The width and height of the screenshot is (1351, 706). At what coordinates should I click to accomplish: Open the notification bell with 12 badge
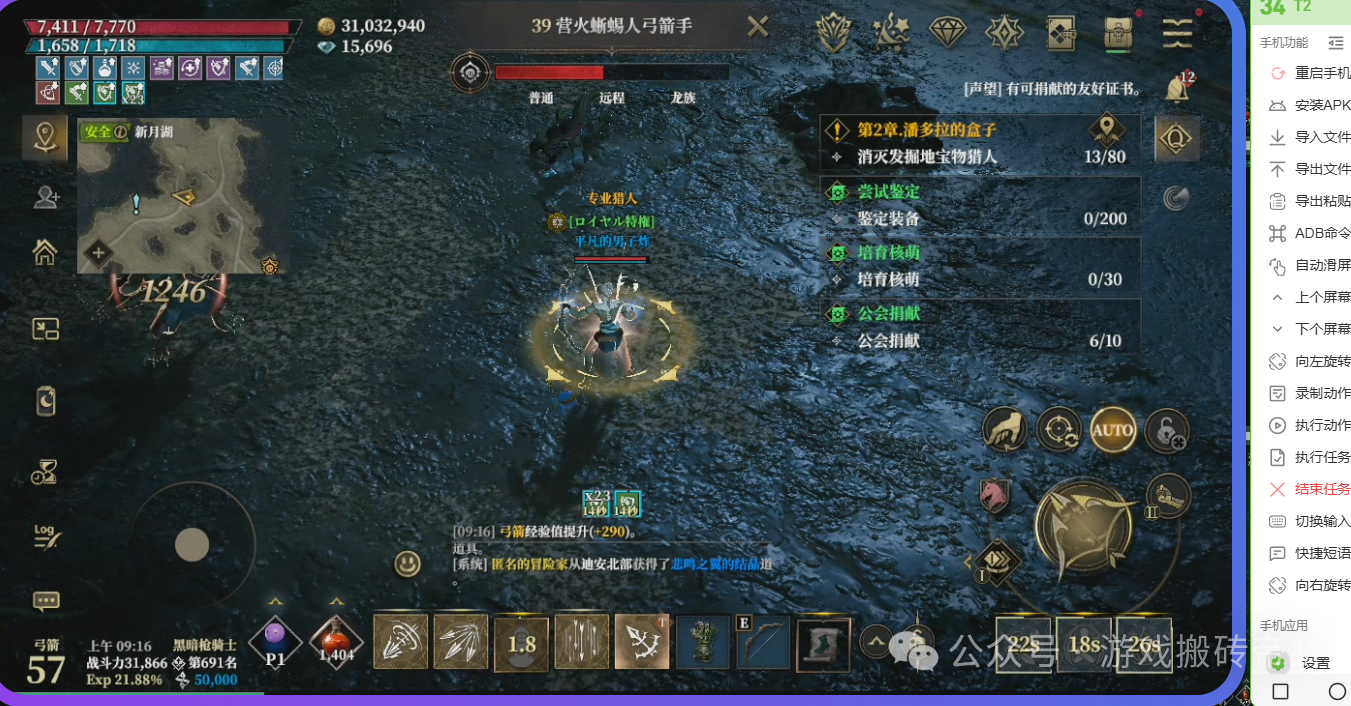1177,88
